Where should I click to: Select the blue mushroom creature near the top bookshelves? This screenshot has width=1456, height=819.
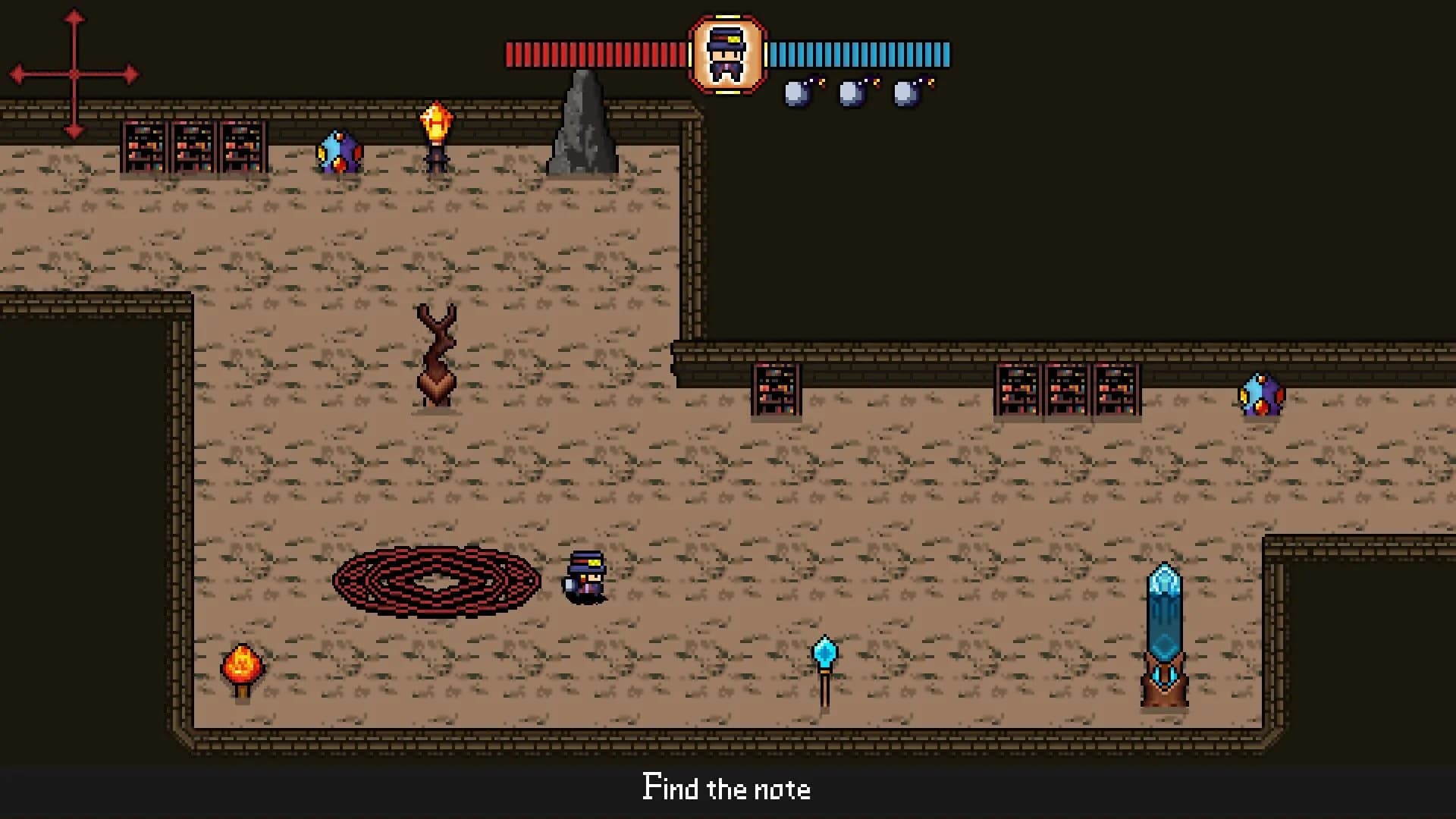(x=339, y=152)
